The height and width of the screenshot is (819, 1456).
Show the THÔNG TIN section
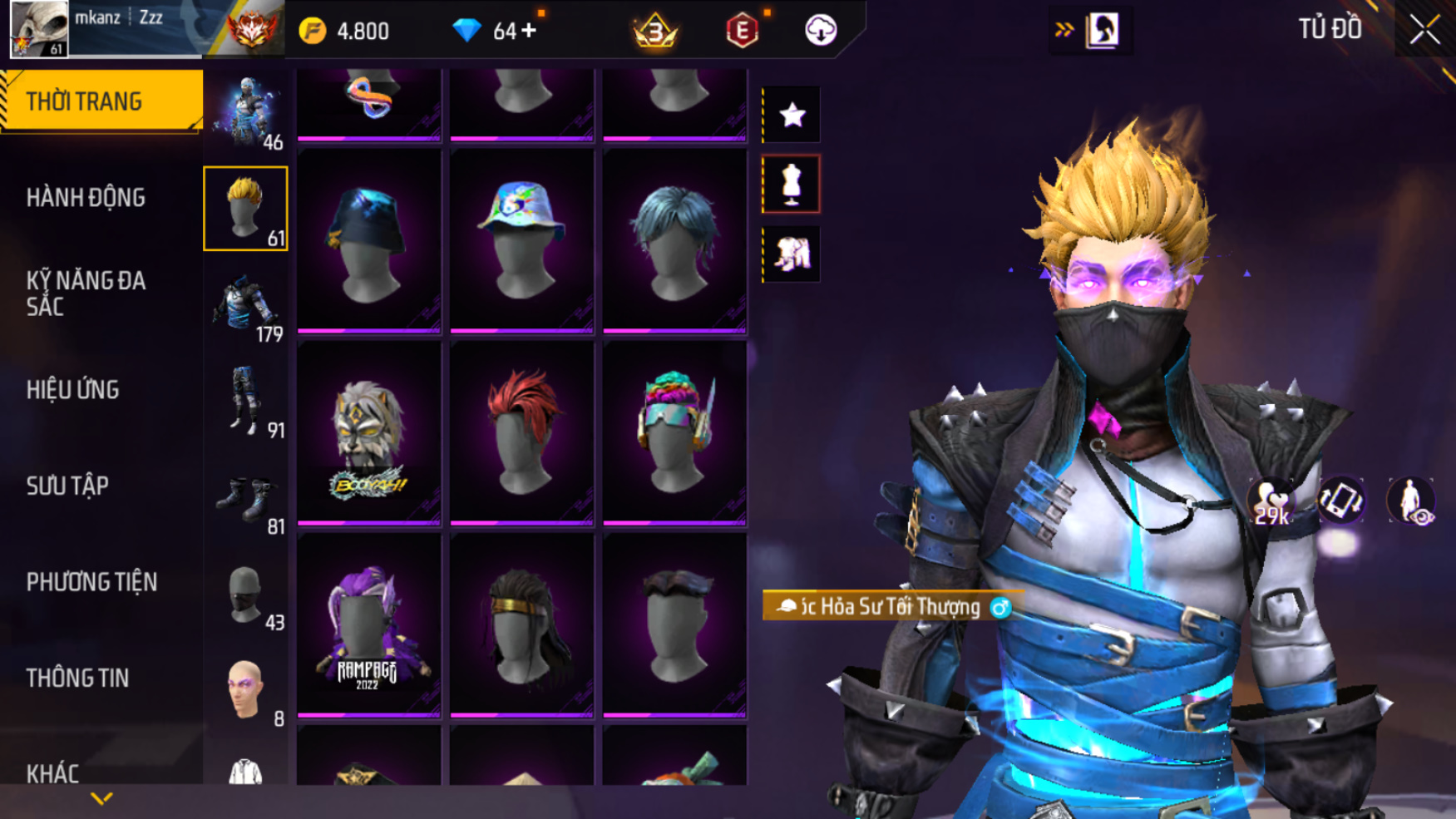pos(77,678)
